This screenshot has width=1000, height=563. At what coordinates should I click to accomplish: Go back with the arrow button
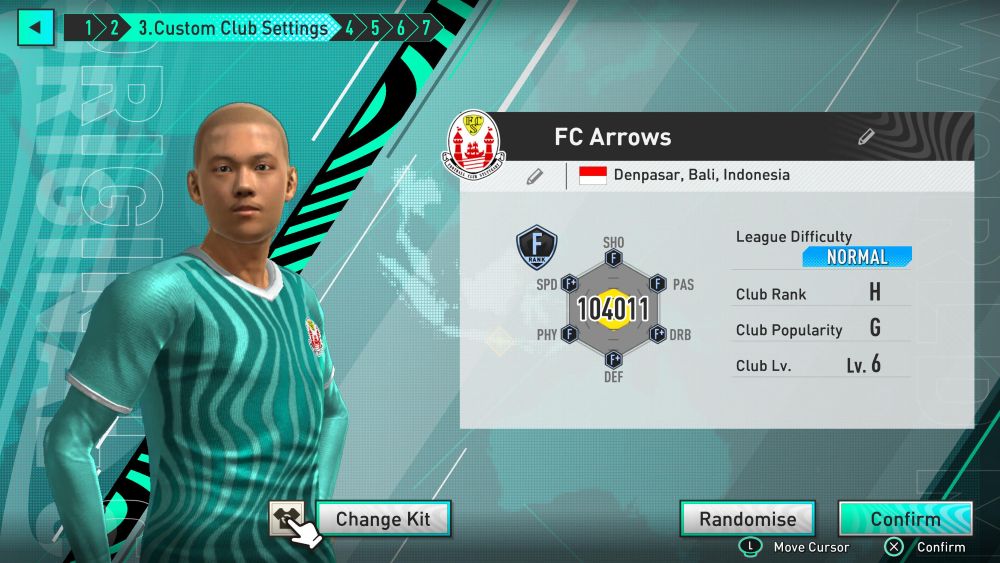pyautogui.click(x=35, y=27)
